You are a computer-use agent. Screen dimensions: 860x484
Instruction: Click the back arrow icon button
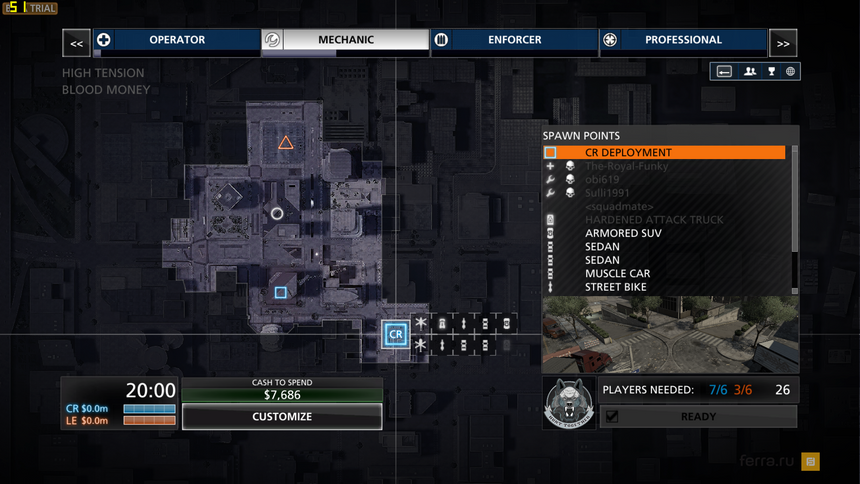pos(725,72)
